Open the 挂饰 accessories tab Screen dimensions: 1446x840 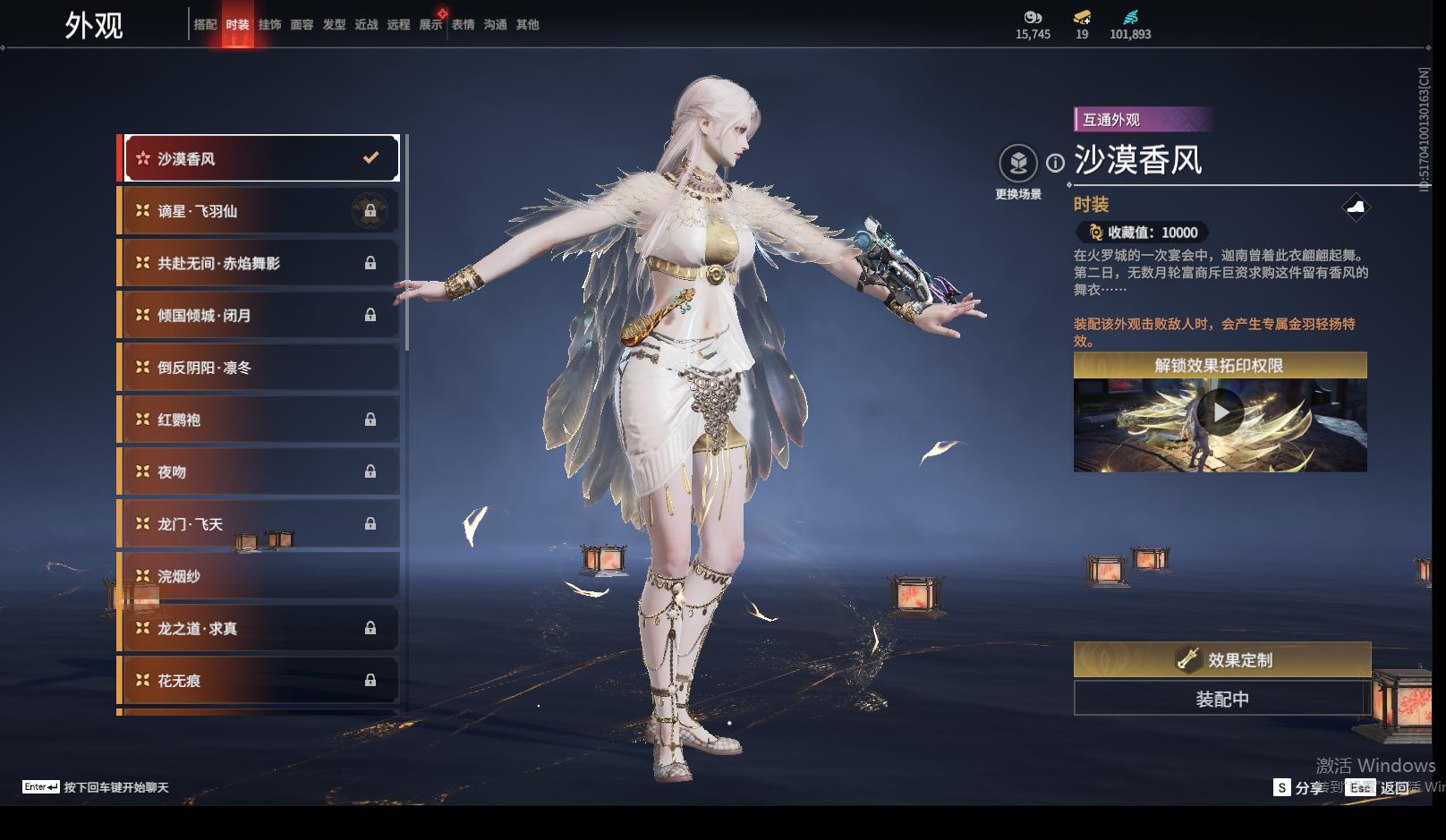click(269, 25)
